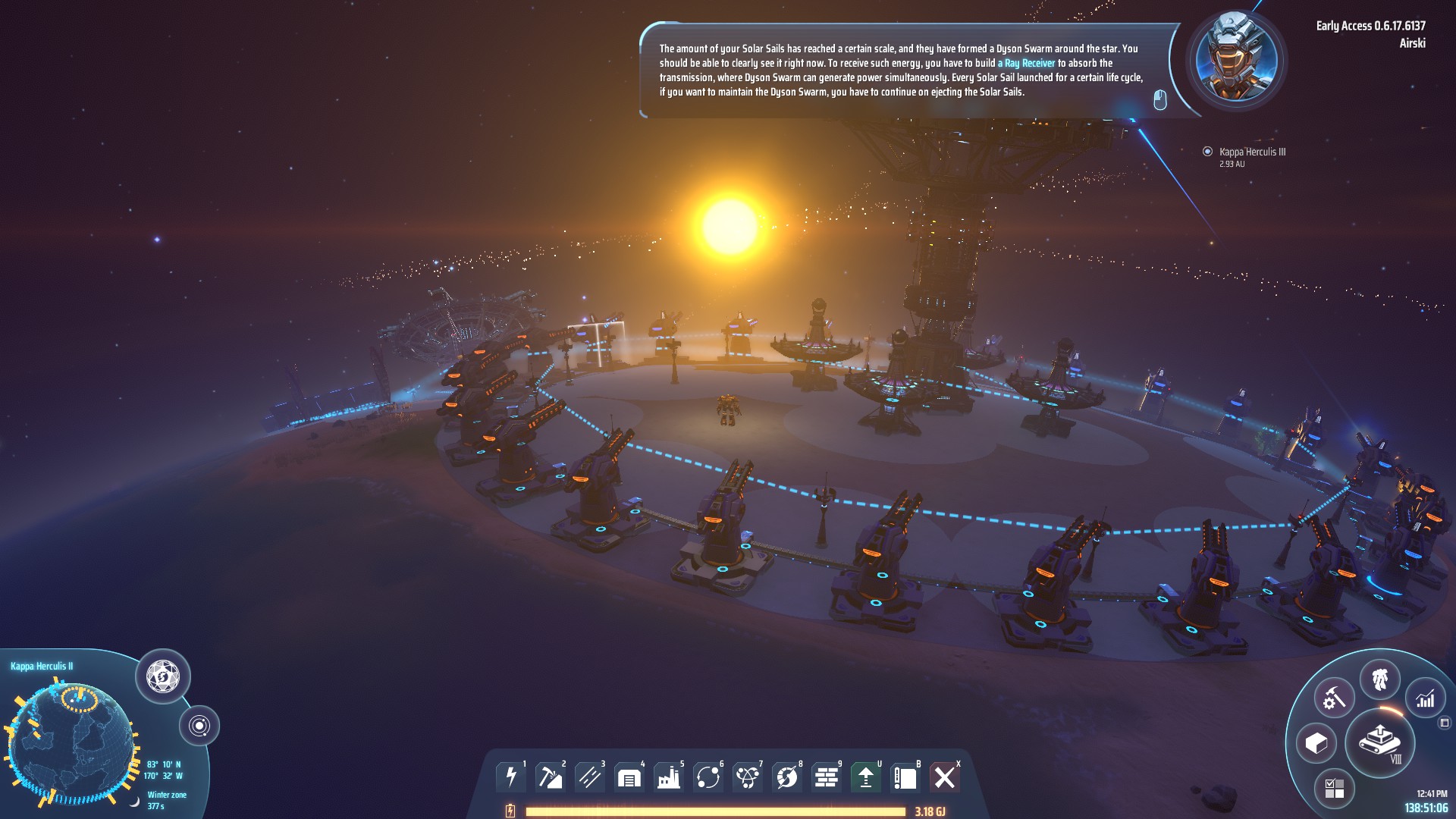Viewport: 1456px width, 819px height.
Task: Select the pickaxe mining build category
Action: [550, 777]
